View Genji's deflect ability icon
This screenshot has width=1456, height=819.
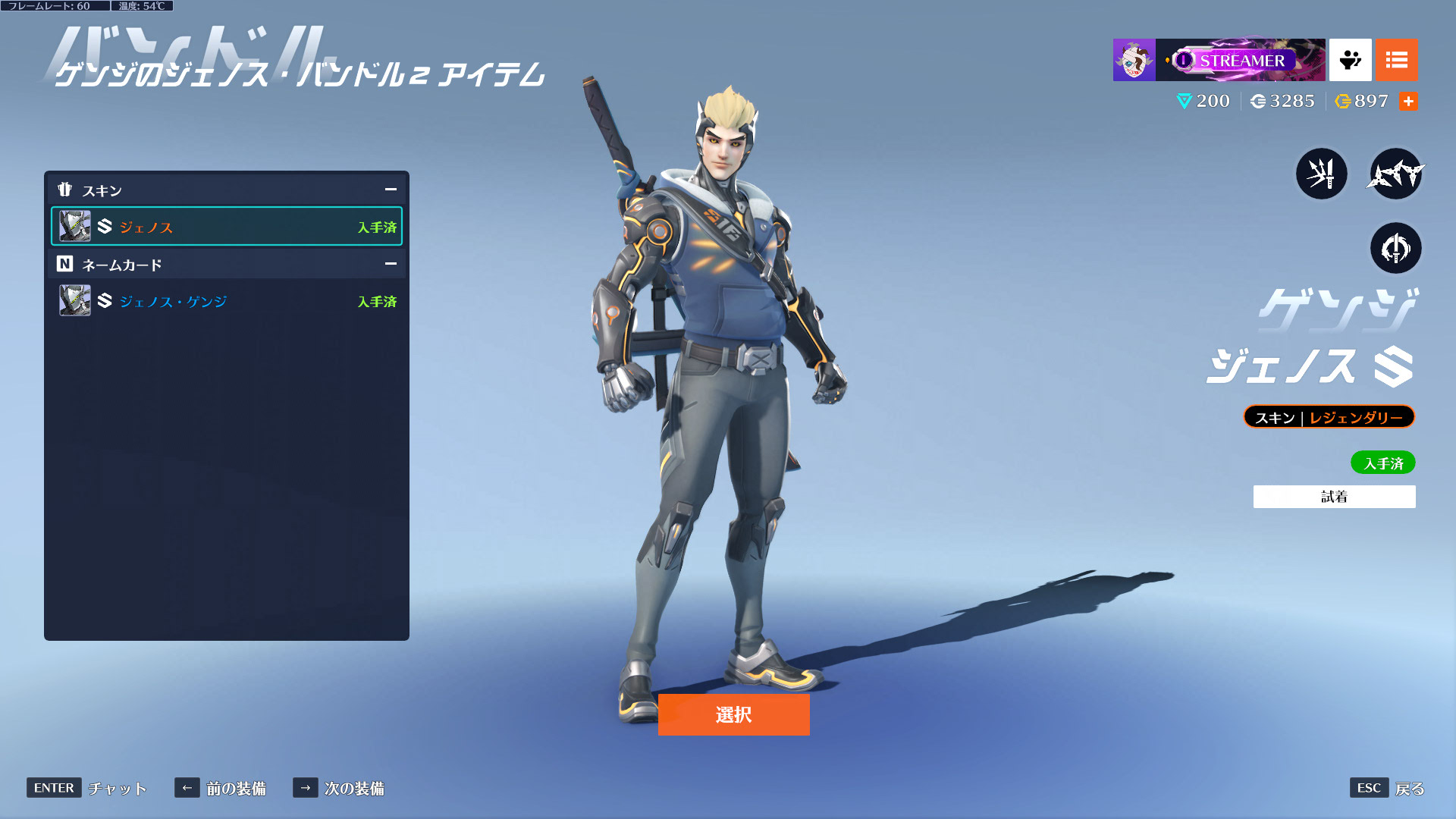(1395, 248)
